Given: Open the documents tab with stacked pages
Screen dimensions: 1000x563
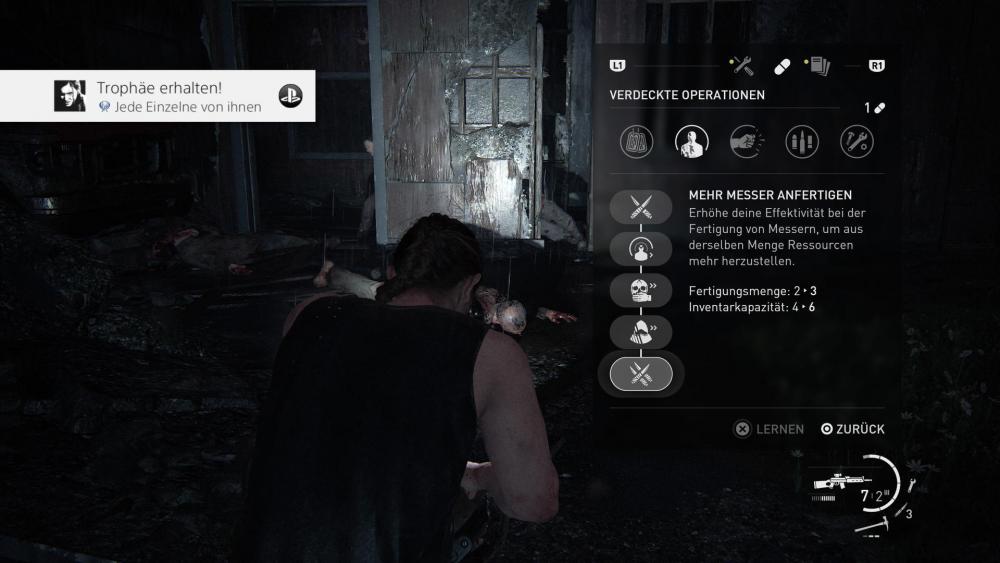Looking at the screenshot, I should 819,66.
